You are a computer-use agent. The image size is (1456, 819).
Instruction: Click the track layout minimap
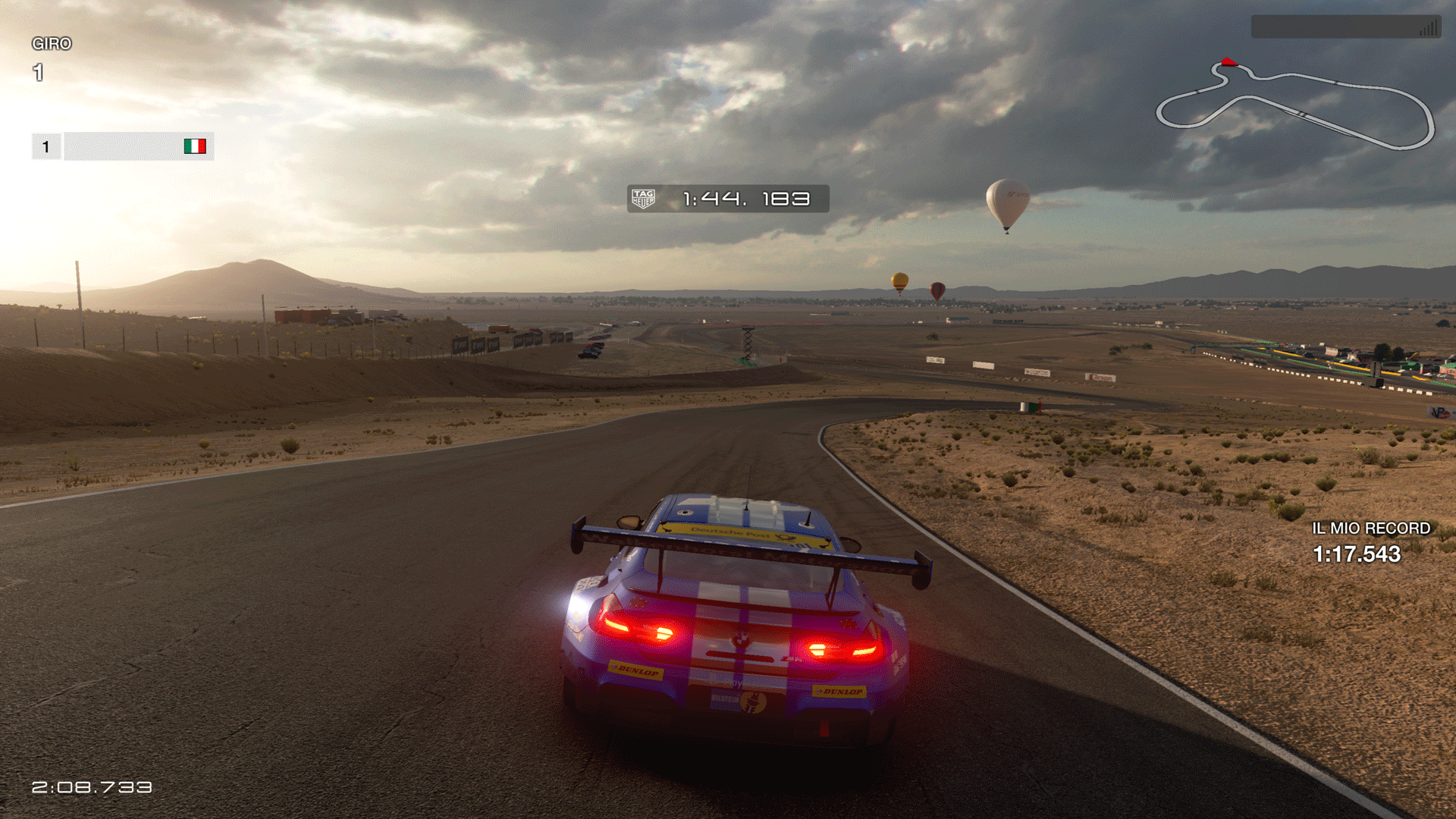tap(1294, 106)
